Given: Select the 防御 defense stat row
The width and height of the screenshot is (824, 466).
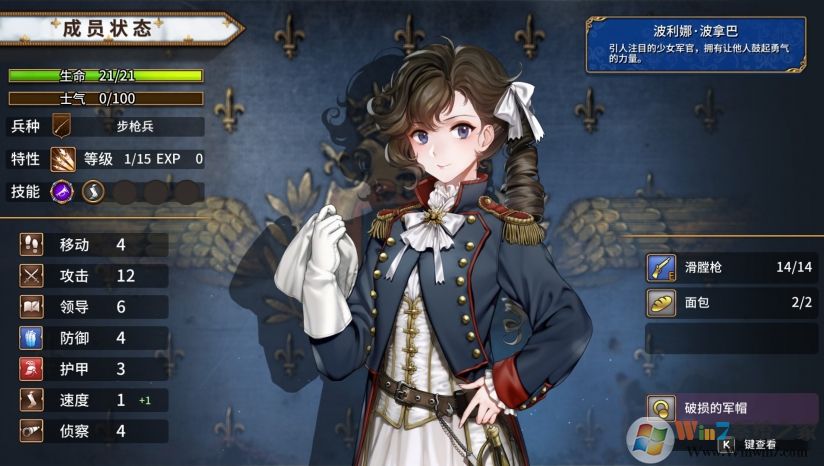Looking at the screenshot, I should [92, 338].
